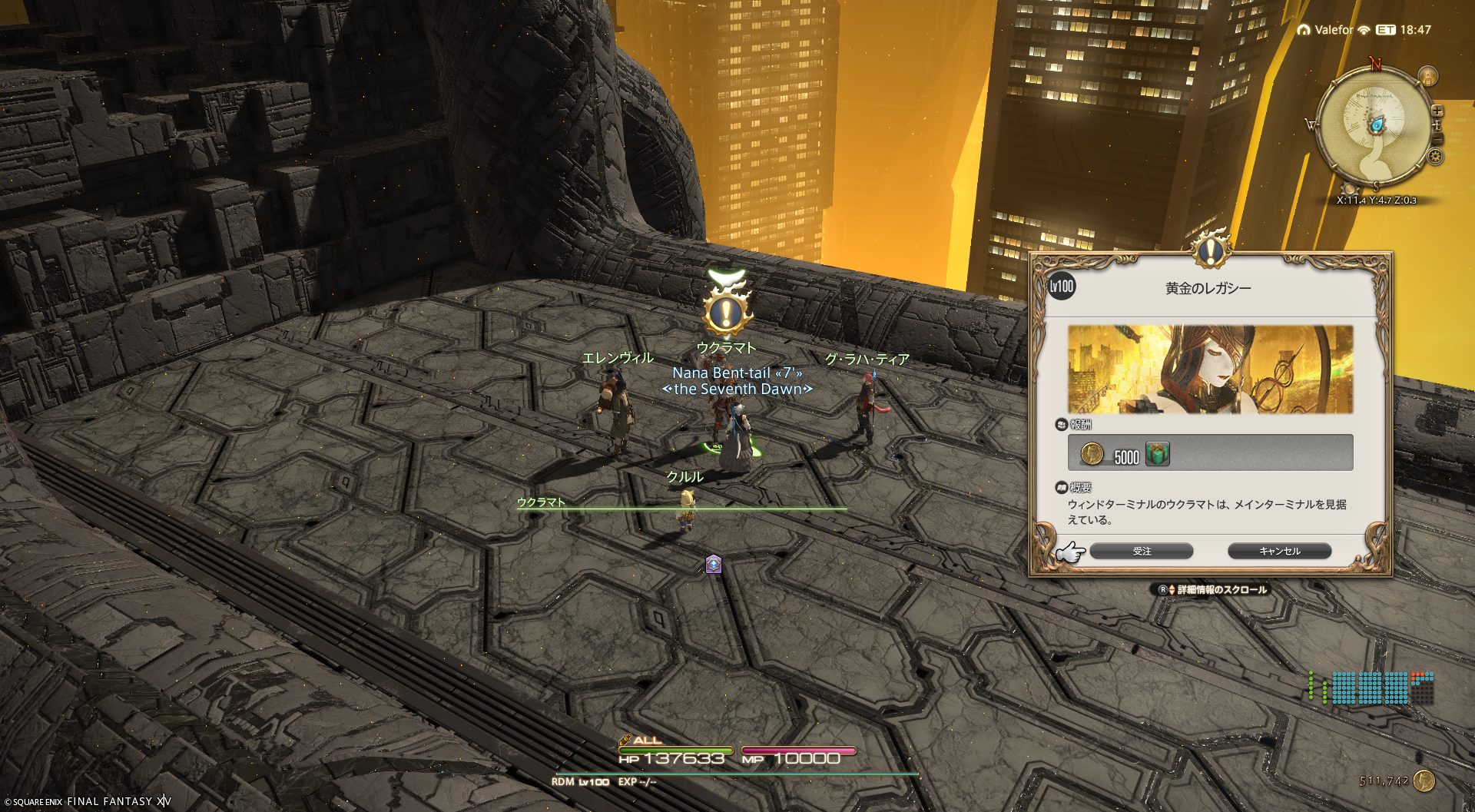The image size is (1475, 812).
Task: Zoom in the minimap with the plus button
Action: tap(1437, 111)
